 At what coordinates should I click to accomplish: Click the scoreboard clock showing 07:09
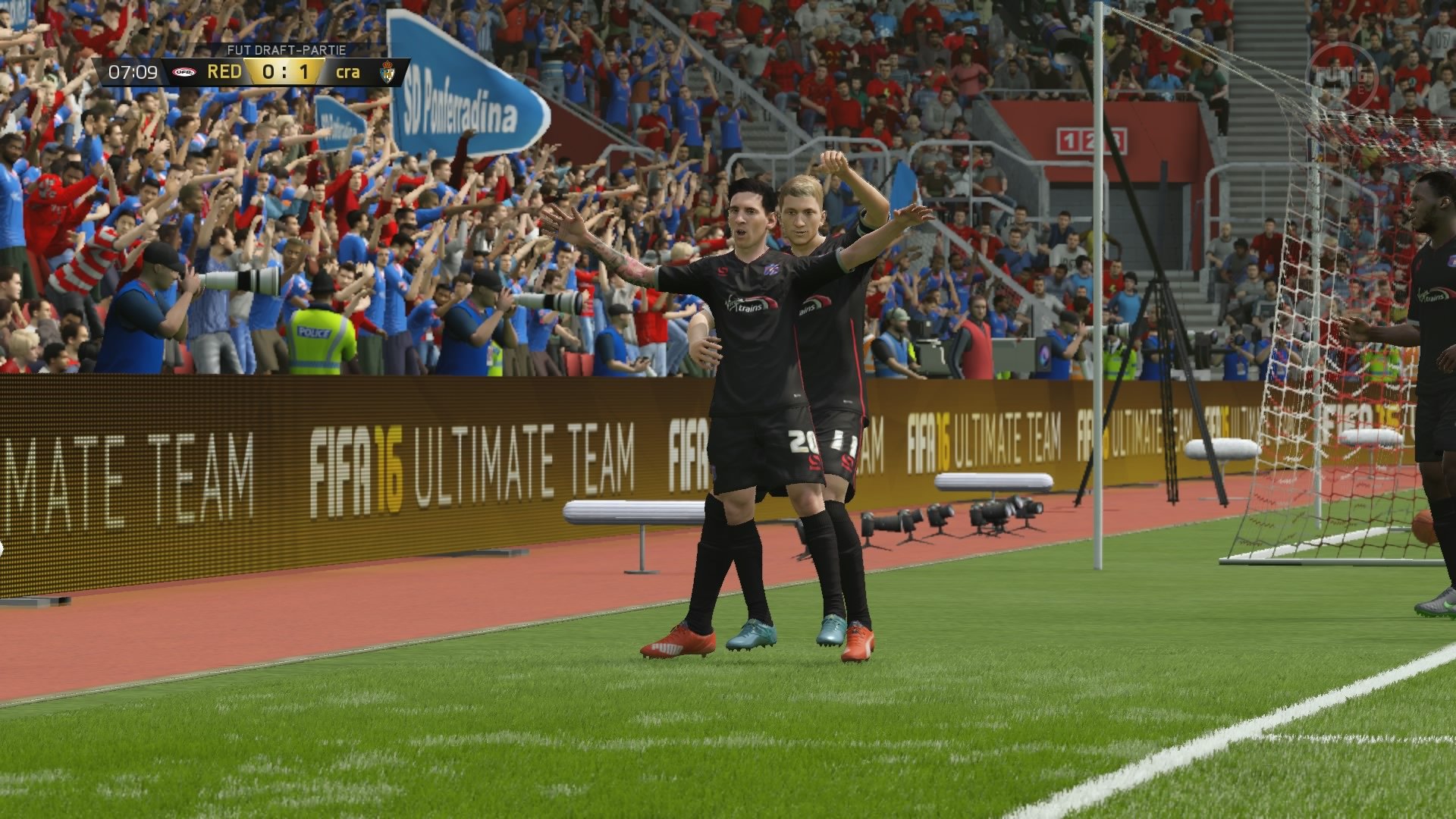(x=133, y=74)
